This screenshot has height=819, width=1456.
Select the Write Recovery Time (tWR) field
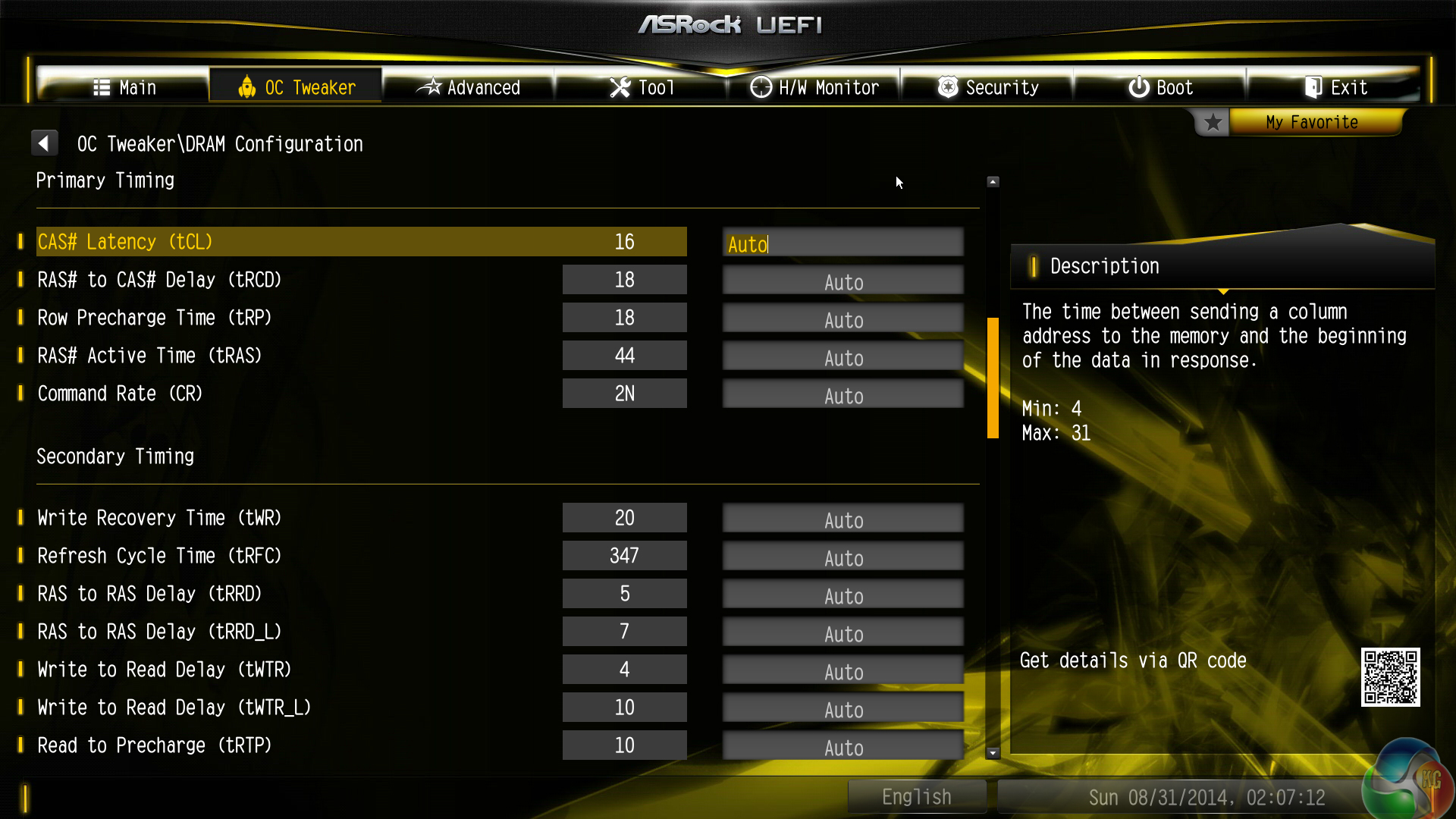843,519
